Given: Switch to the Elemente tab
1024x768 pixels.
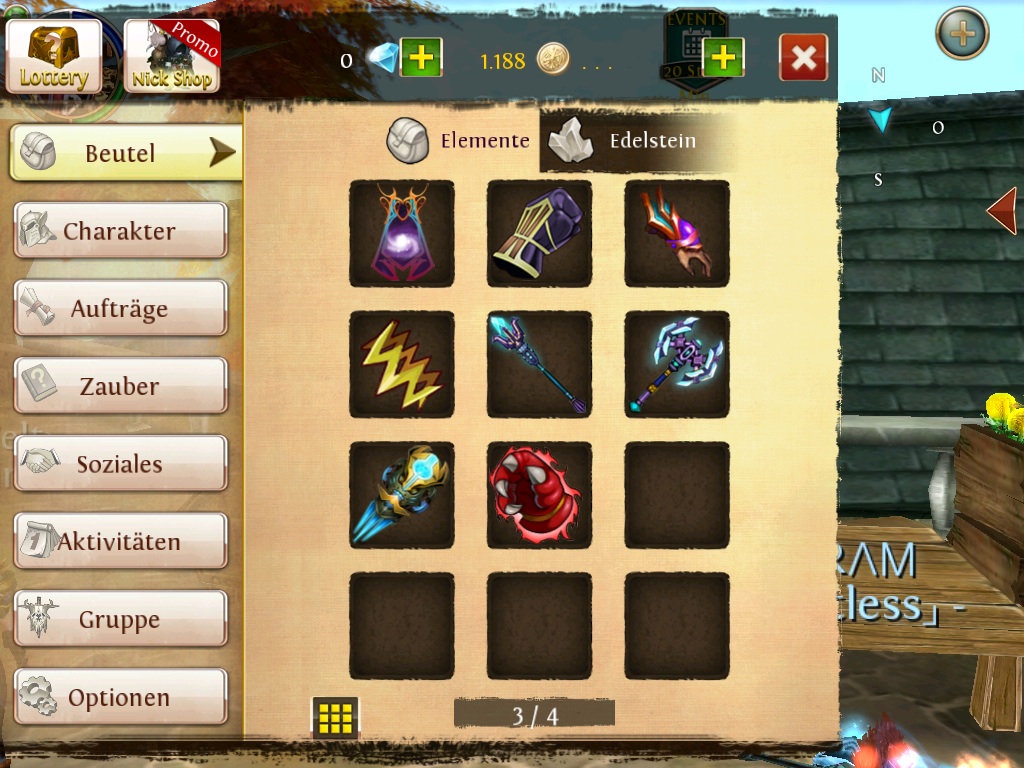Looking at the screenshot, I should pos(460,141).
